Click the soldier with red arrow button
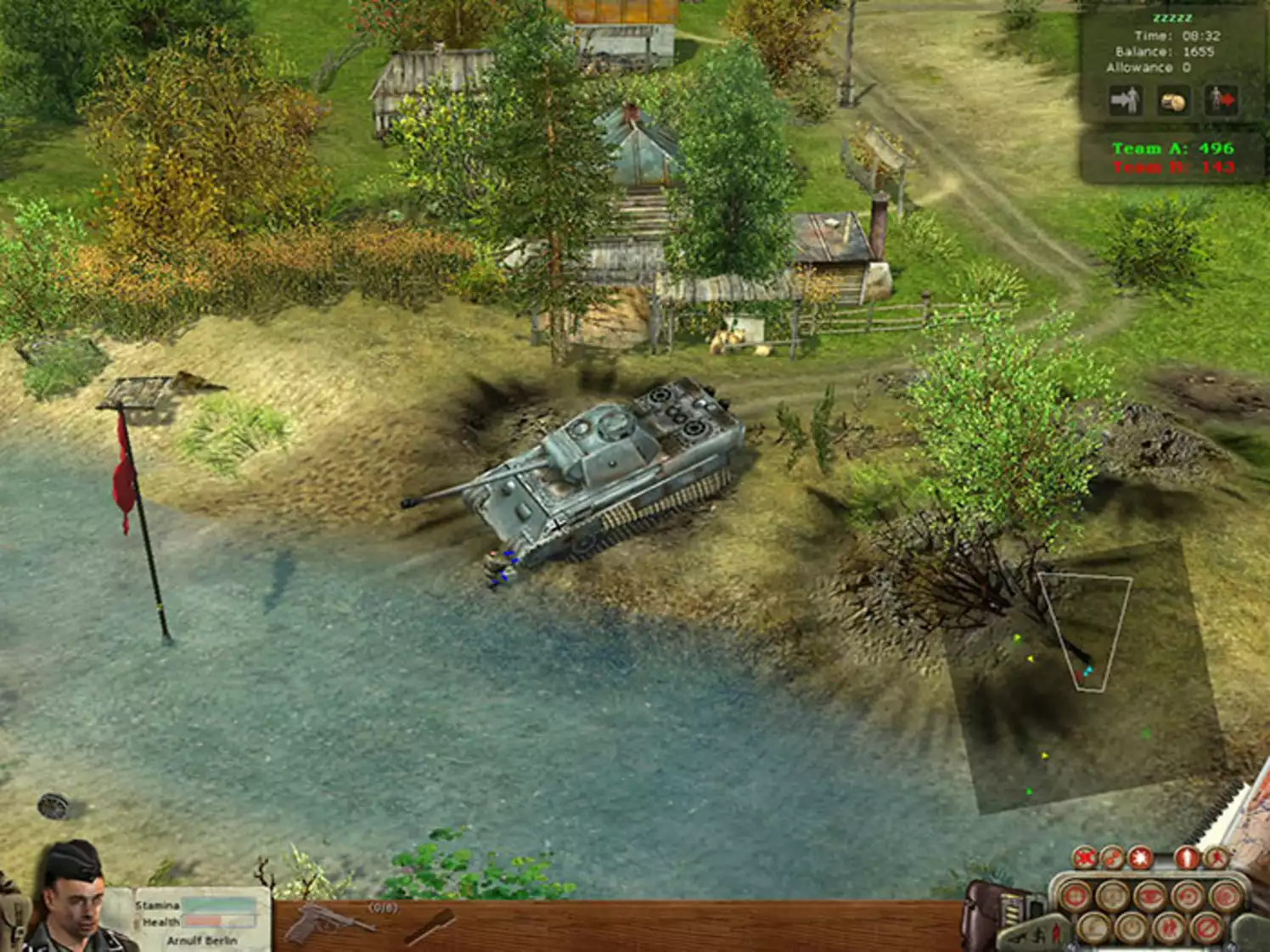The width and height of the screenshot is (1270, 952). 1220,101
